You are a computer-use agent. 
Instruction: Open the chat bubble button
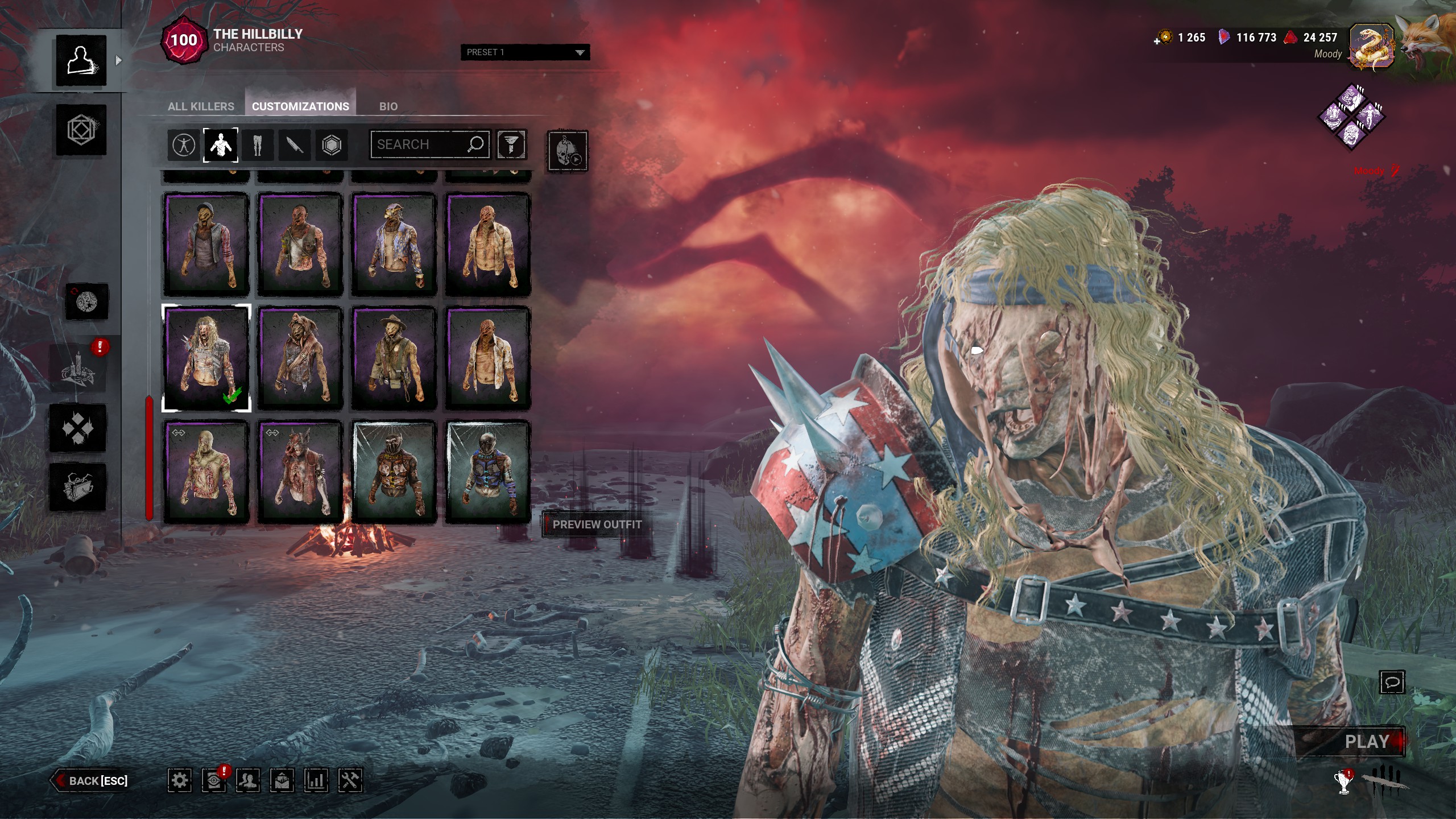[x=1392, y=682]
